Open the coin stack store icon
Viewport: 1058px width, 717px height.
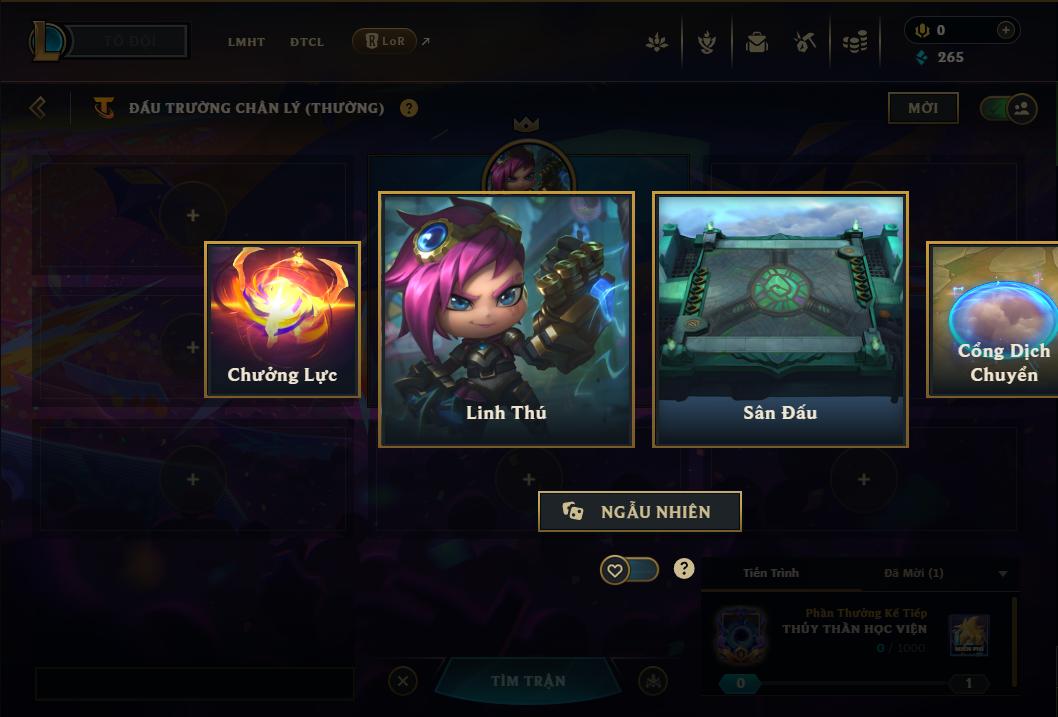click(x=854, y=42)
